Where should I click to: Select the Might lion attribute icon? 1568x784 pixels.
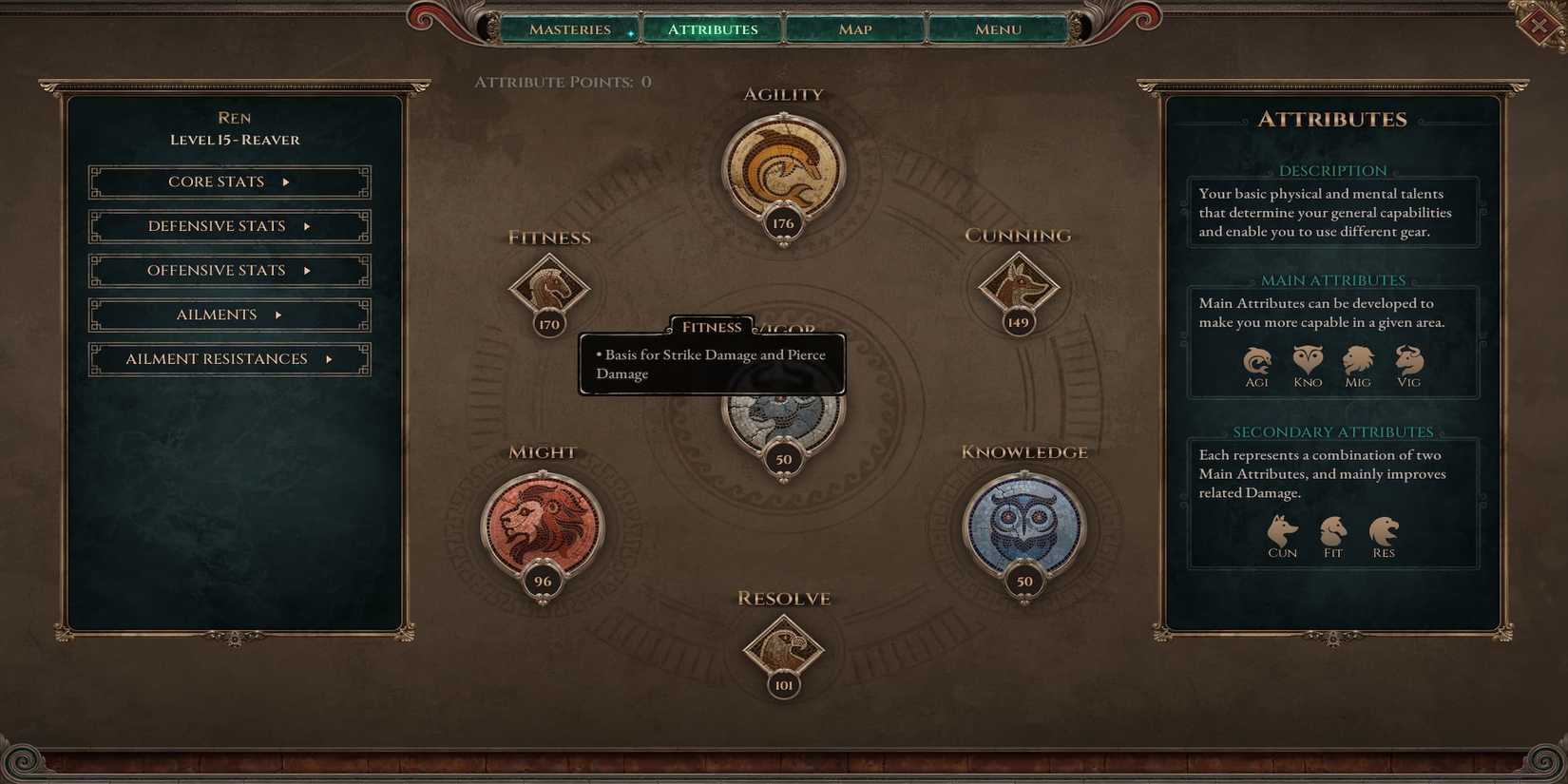543,524
